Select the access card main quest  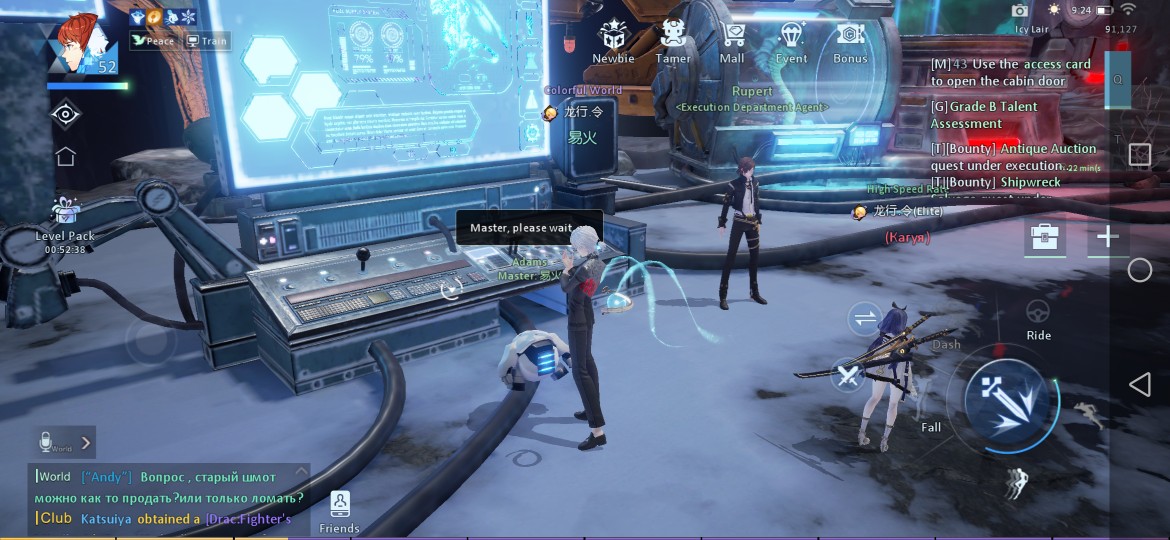coord(1010,72)
